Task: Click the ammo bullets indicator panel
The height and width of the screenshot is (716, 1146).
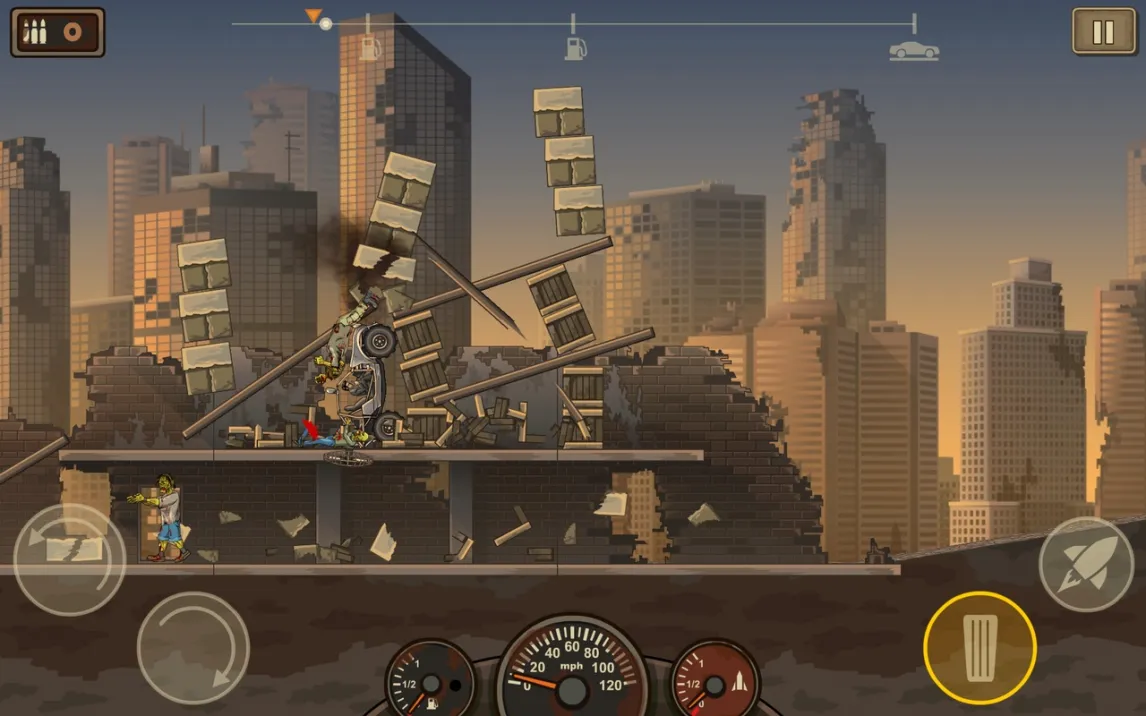Action: (x=58, y=32)
